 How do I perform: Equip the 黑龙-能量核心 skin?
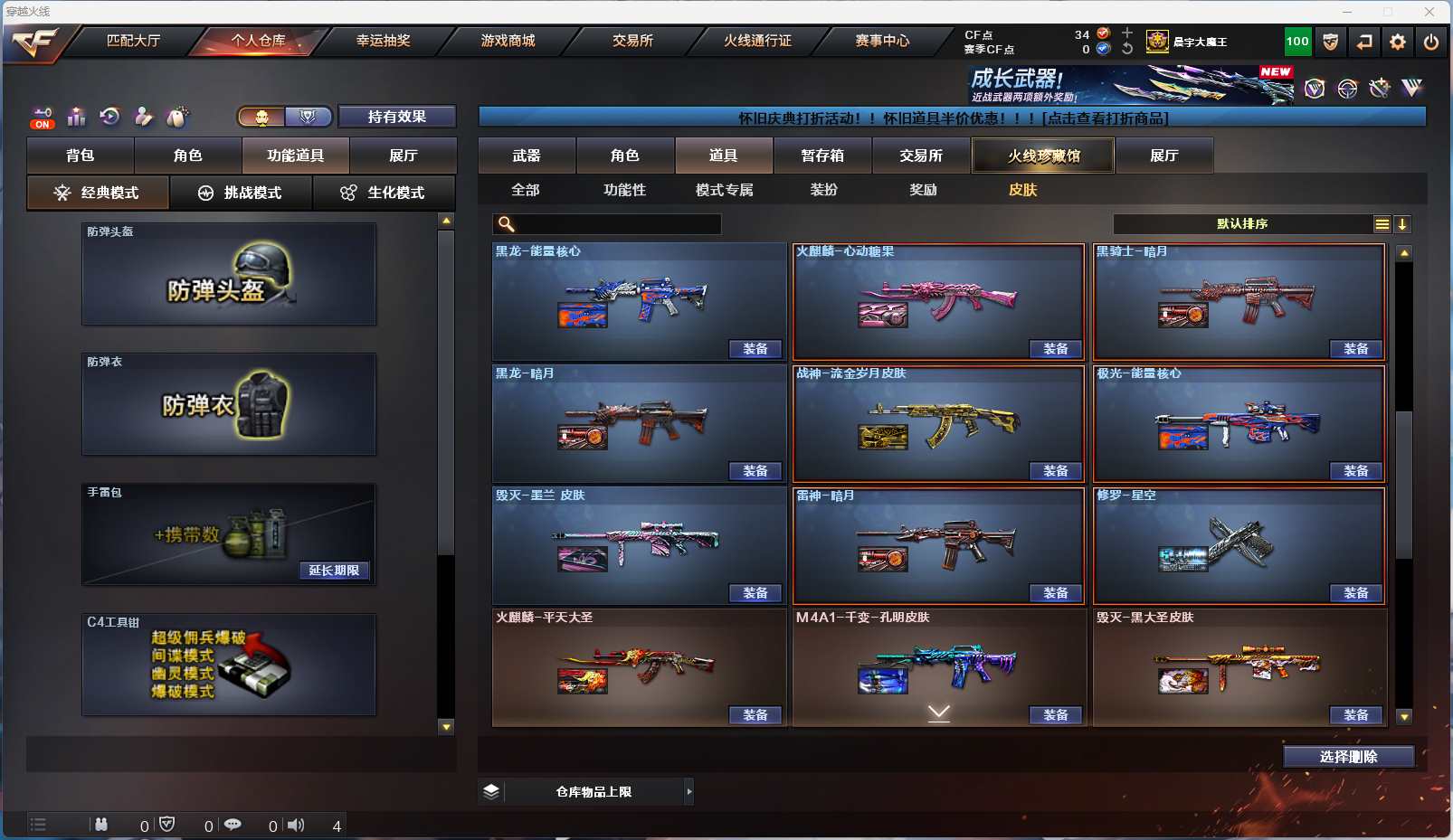click(x=755, y=349)
